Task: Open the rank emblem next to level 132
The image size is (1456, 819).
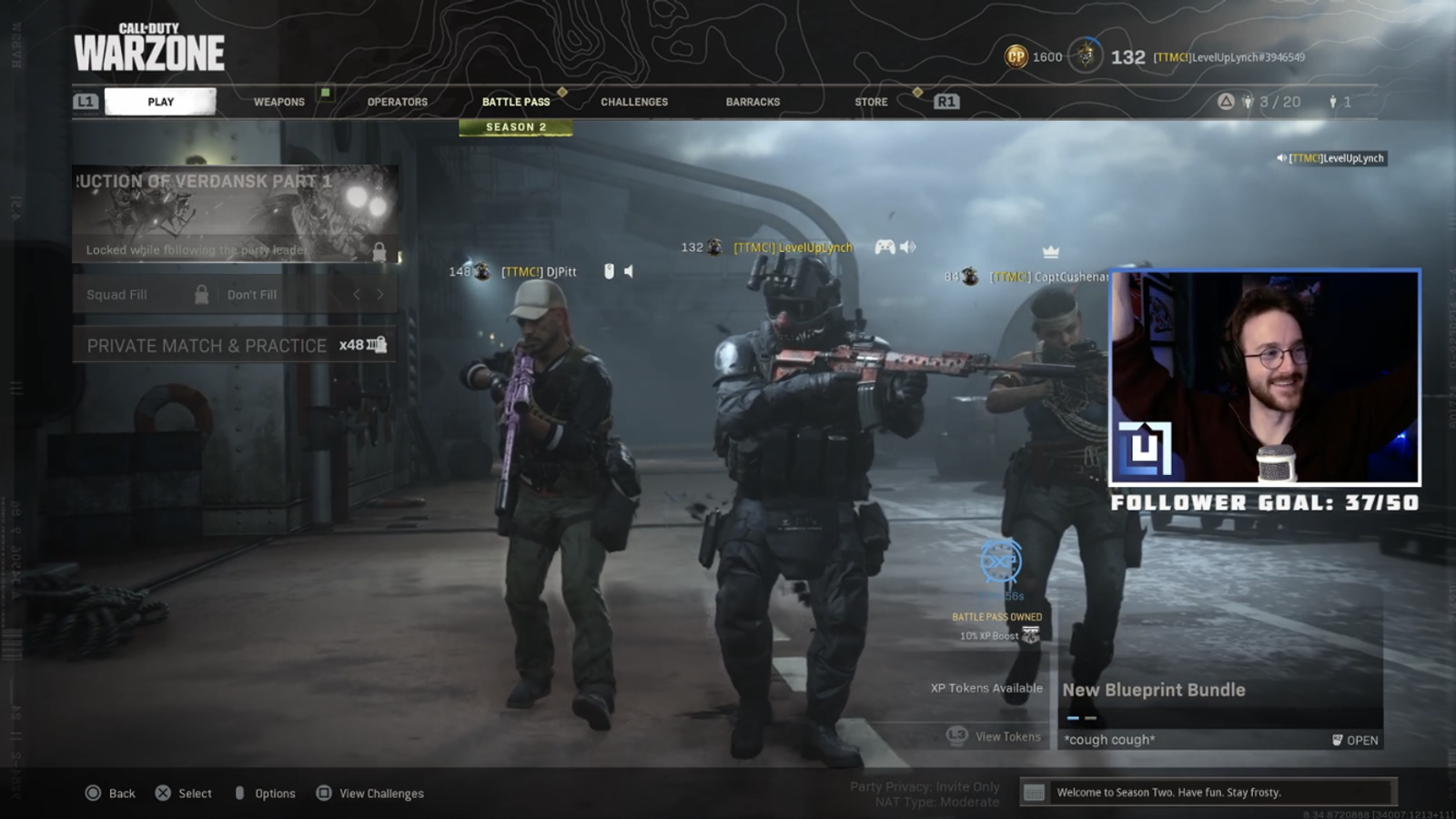Action: click(1084, 56)
